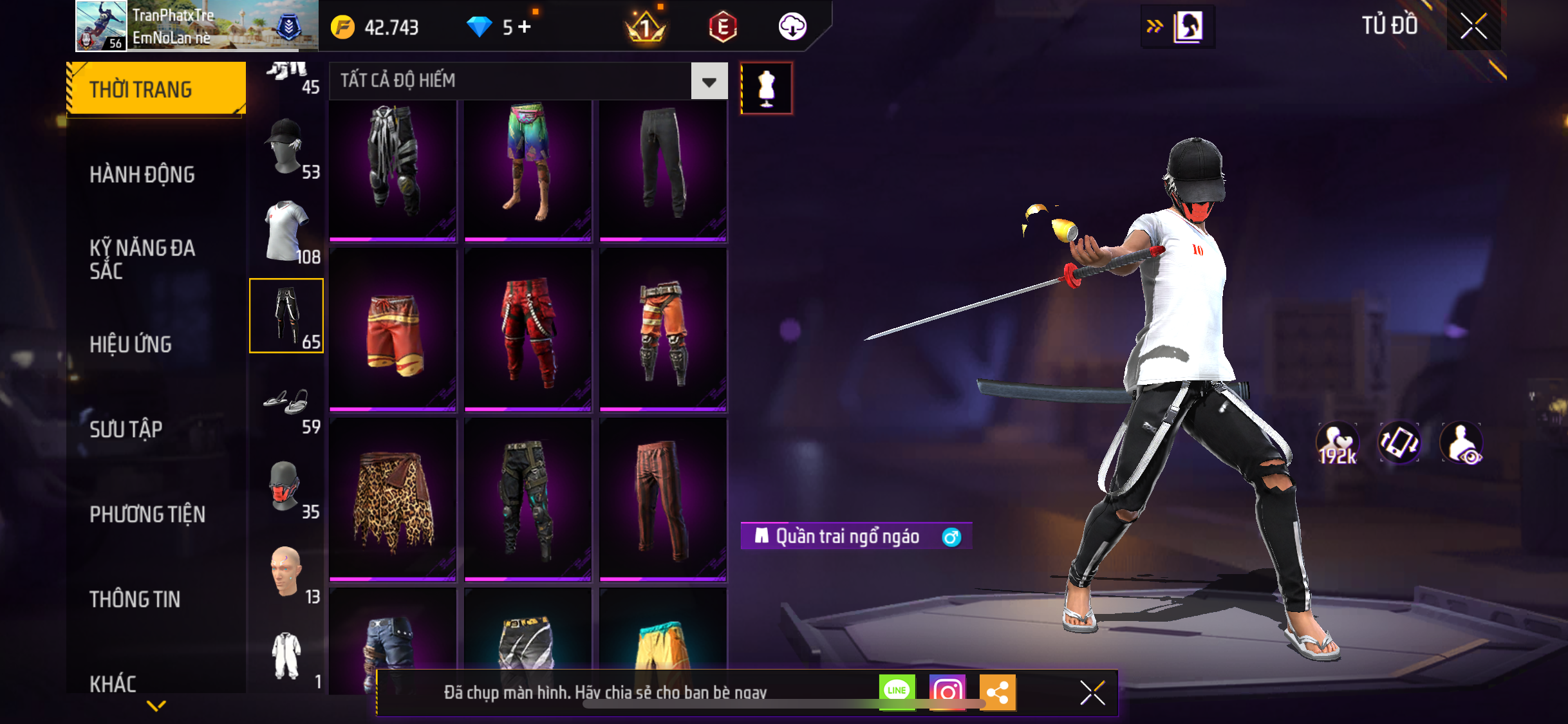Open the HÀNH ĐỘNG tab
This screenshot has height=724, width=1568.
point(142,174)
